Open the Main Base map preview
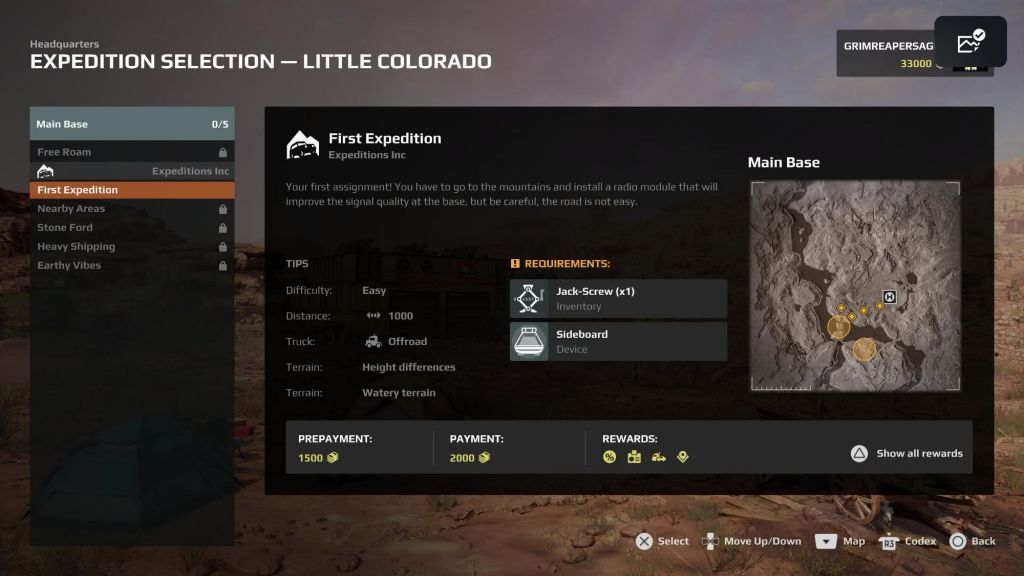This screenshot has height=576, width=1024. (x=855, y=286)
